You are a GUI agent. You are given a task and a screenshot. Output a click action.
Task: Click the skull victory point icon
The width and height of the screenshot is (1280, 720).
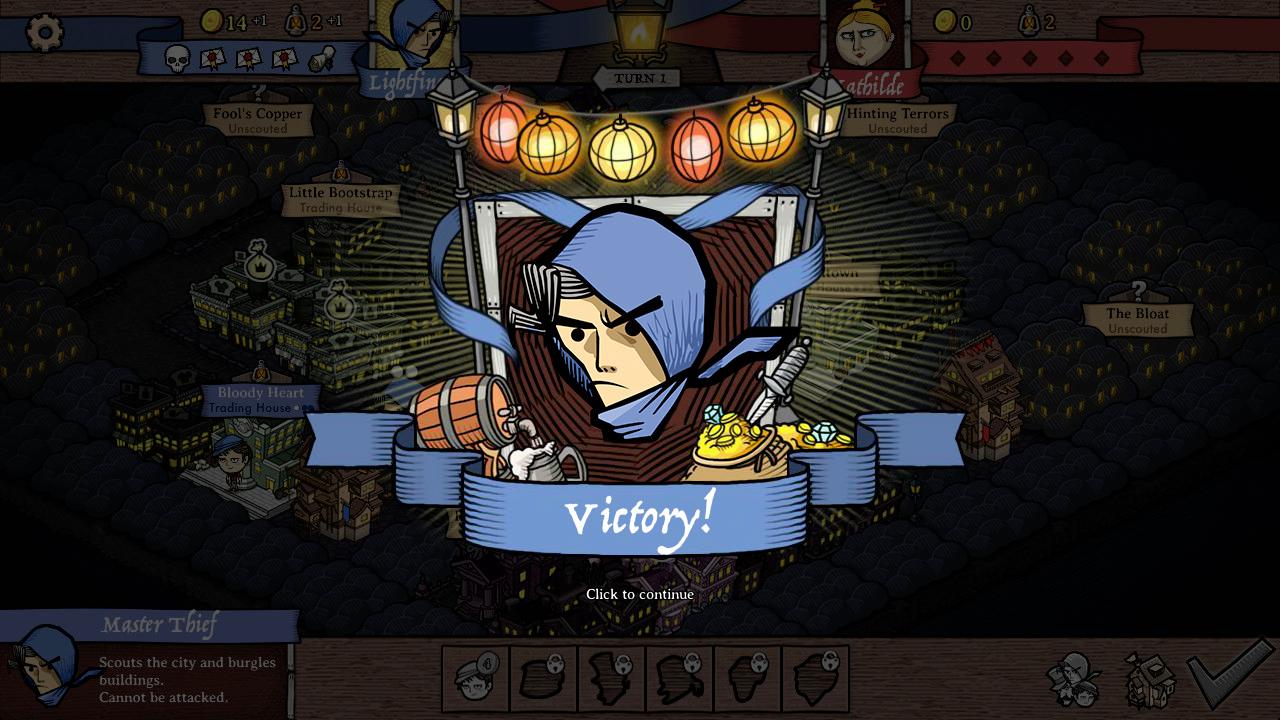[x=177, y=60]
